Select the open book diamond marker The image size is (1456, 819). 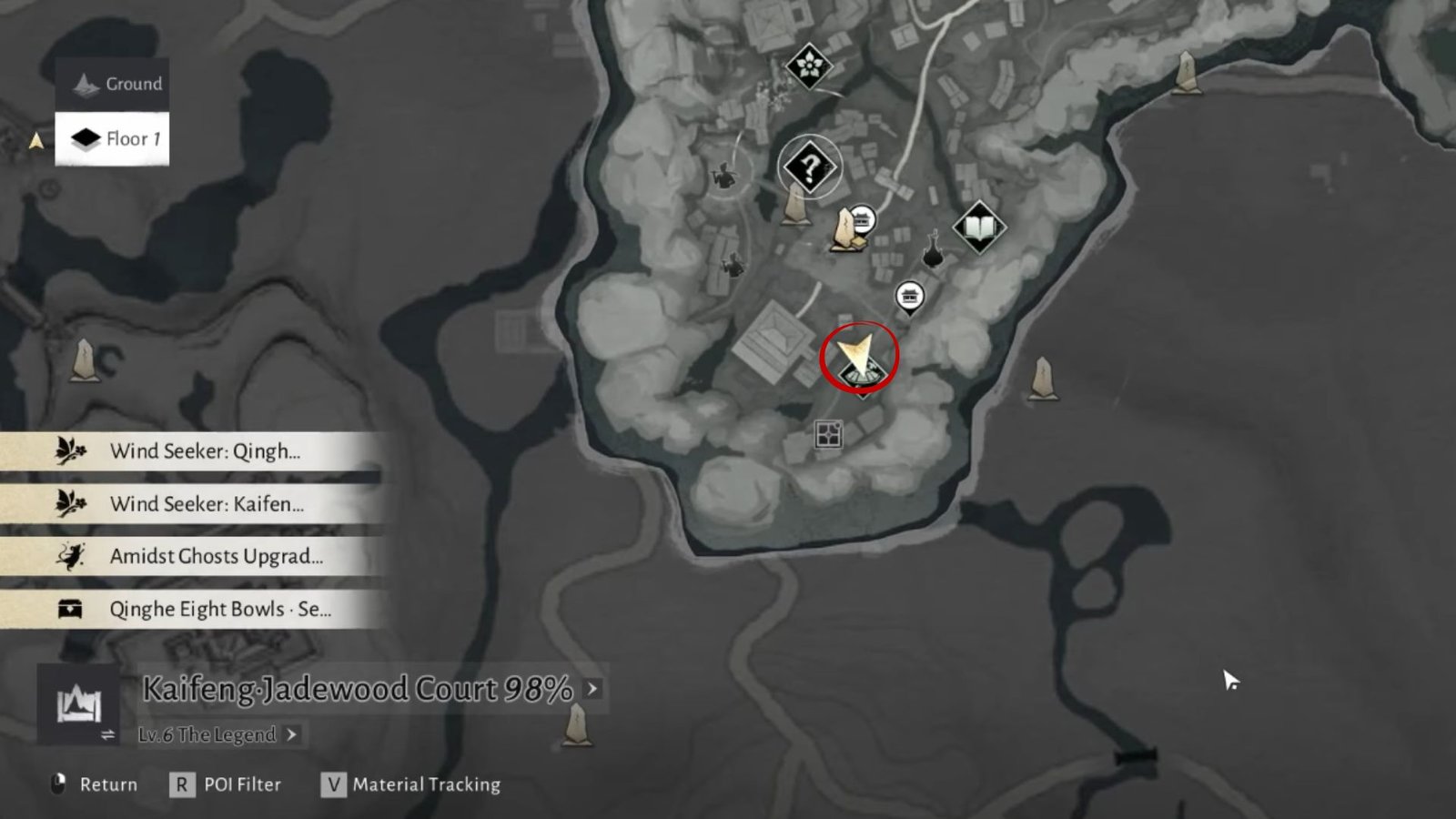tap(978, 227)
